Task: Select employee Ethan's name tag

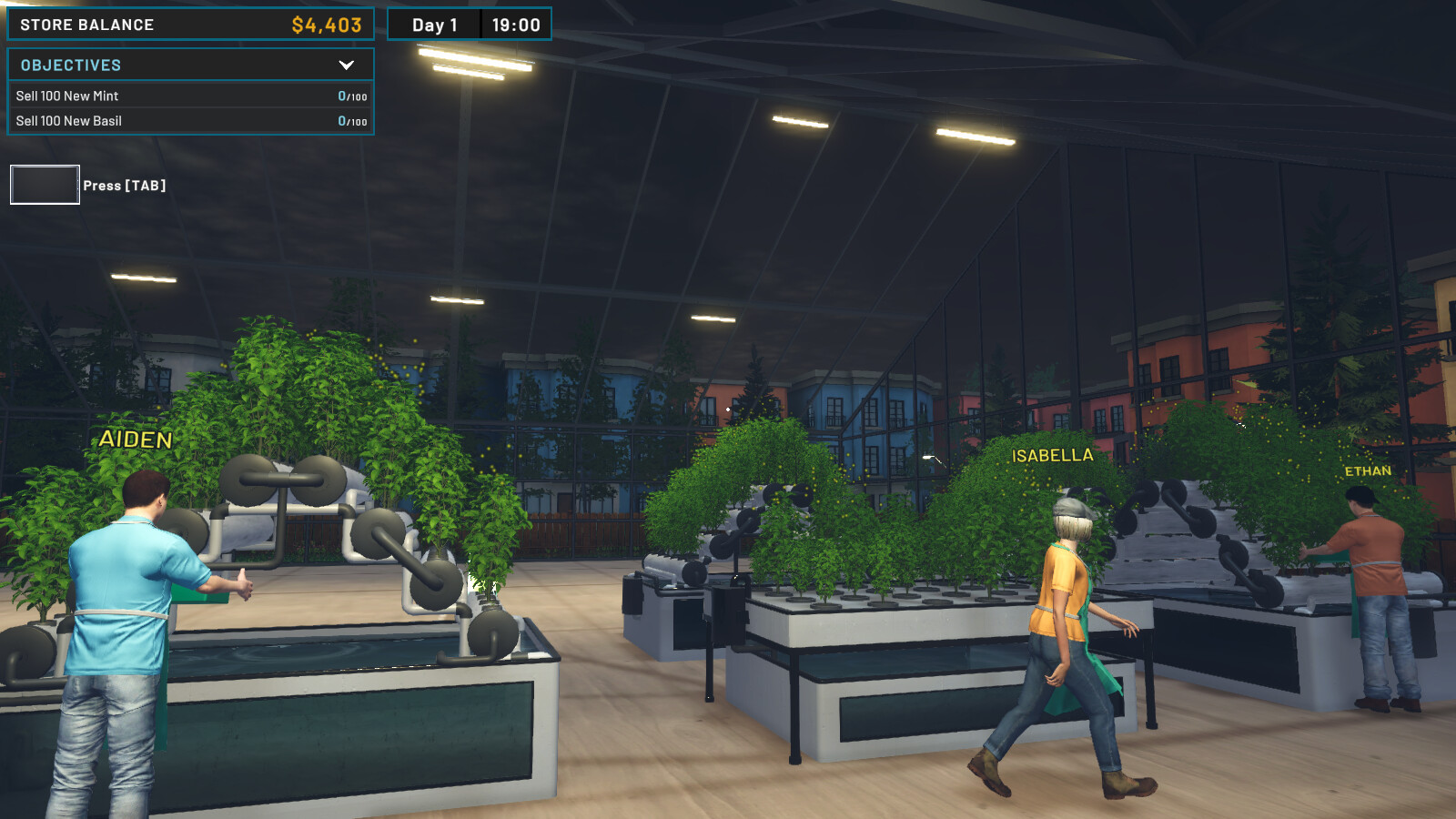Action: coord(1367,471)
